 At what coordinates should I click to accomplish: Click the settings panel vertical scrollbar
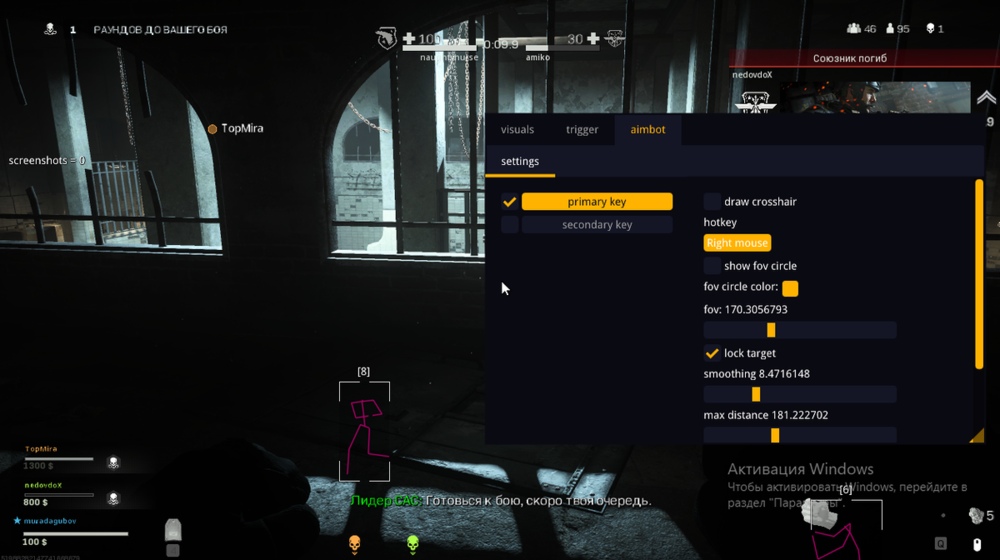[979, 275]
